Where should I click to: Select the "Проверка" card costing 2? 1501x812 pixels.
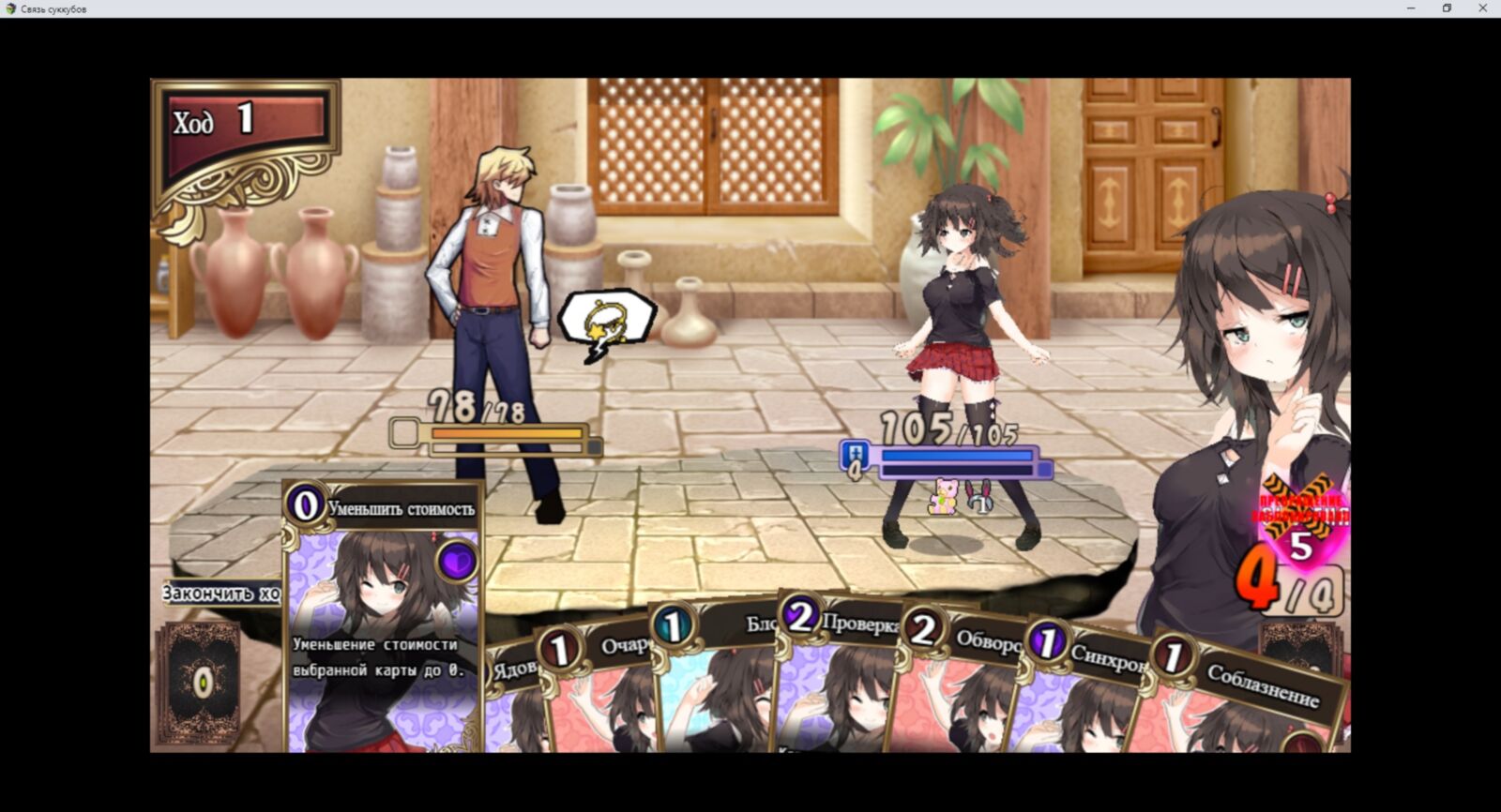835,680
